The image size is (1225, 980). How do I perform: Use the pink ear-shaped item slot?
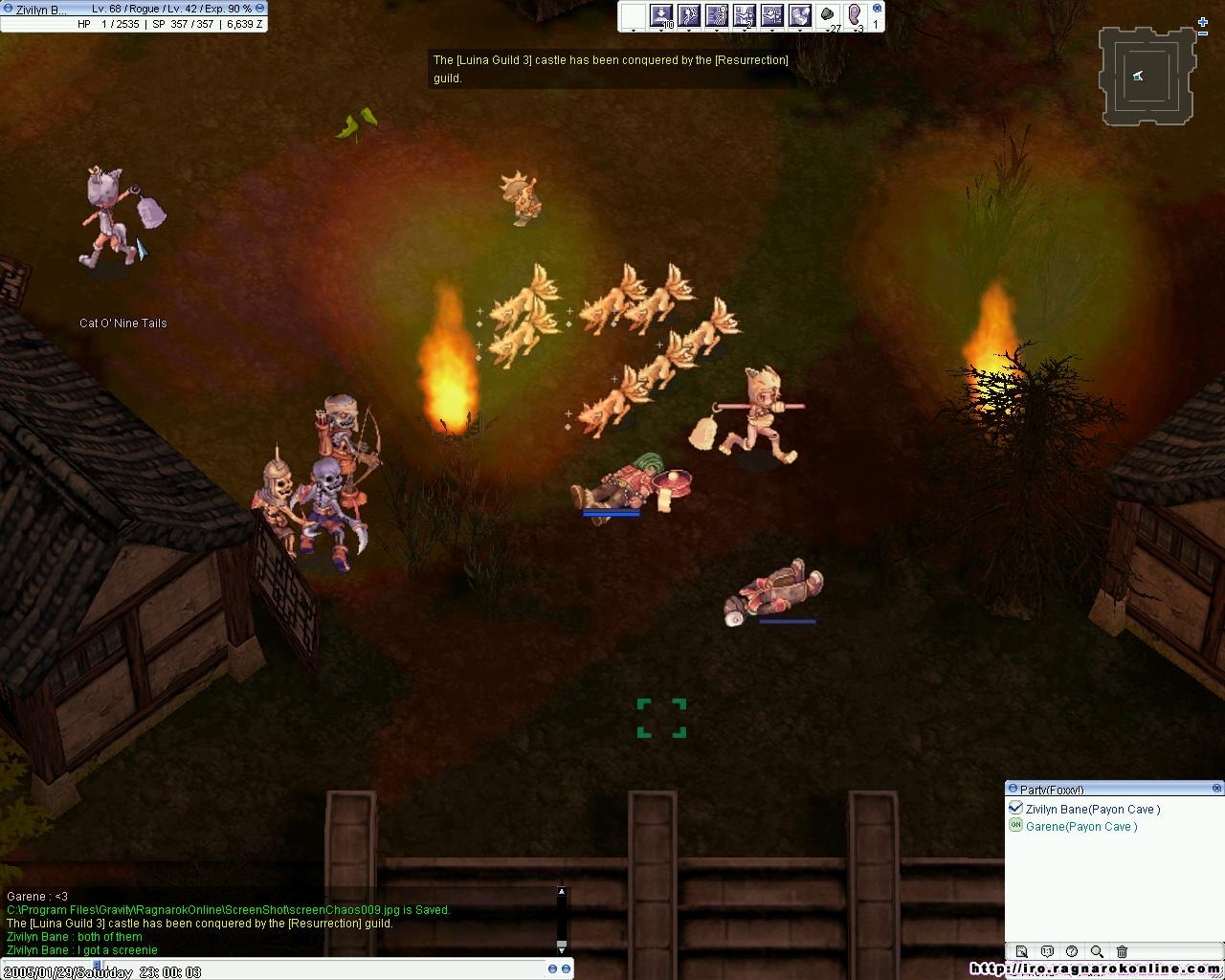tap(856, 15)
